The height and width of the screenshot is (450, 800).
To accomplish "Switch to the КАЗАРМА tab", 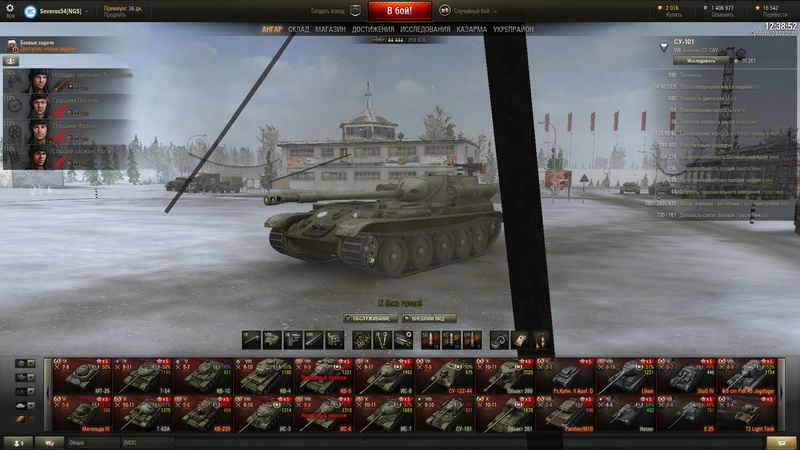I will click(472, 30).
